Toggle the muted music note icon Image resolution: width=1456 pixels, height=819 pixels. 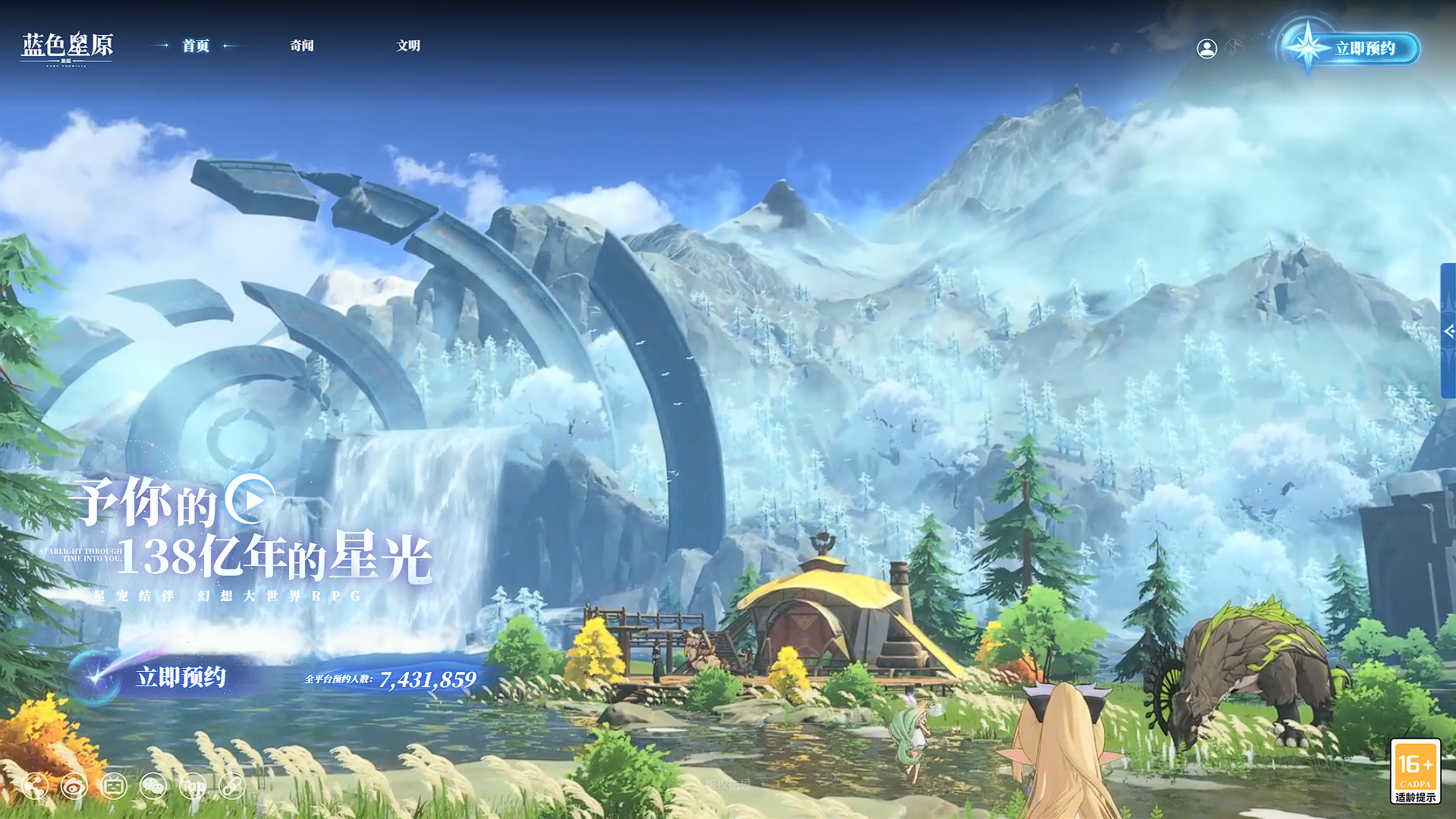point(1234,49)
